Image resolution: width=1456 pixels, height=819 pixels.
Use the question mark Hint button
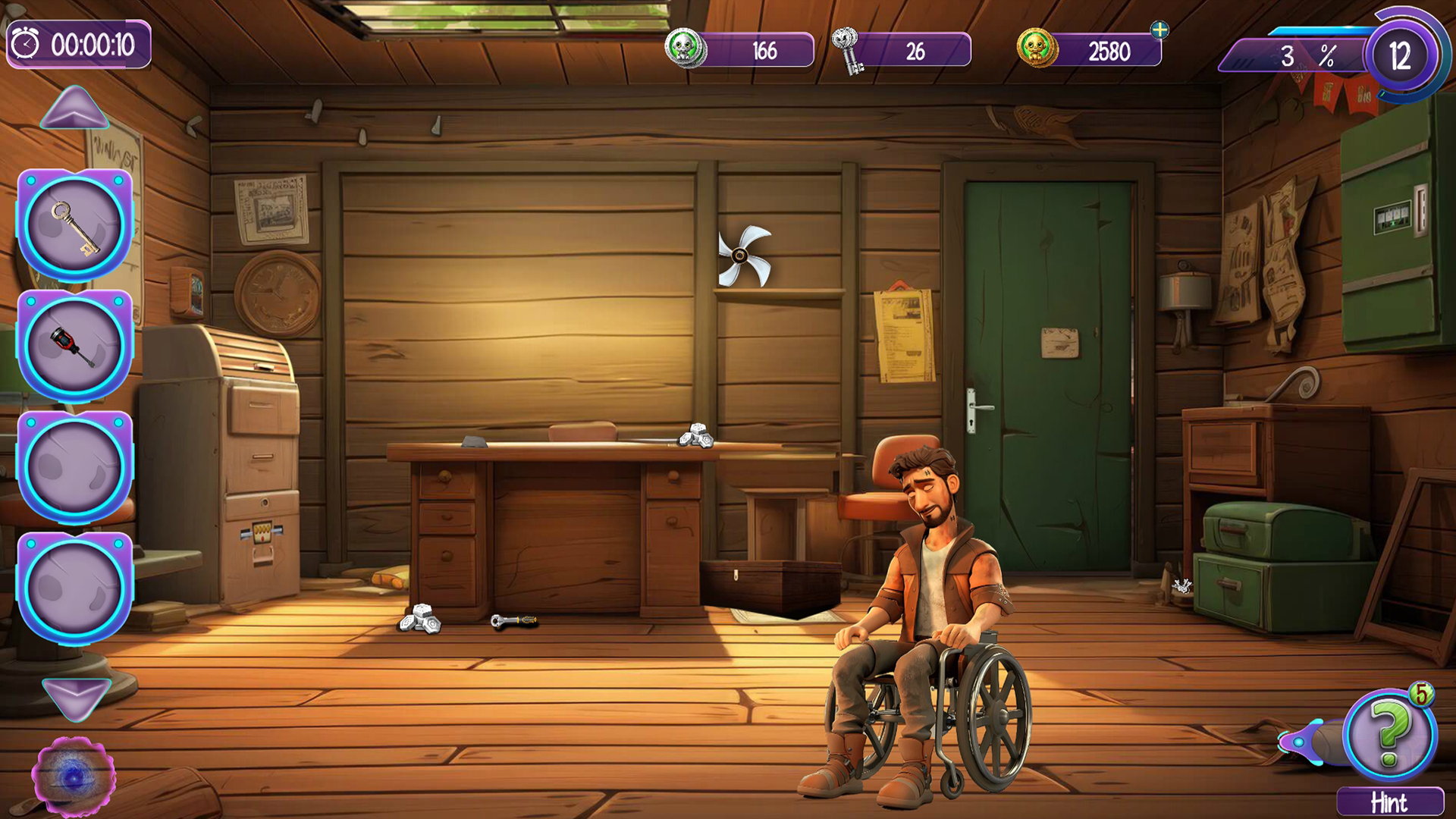coord(1389,736)
